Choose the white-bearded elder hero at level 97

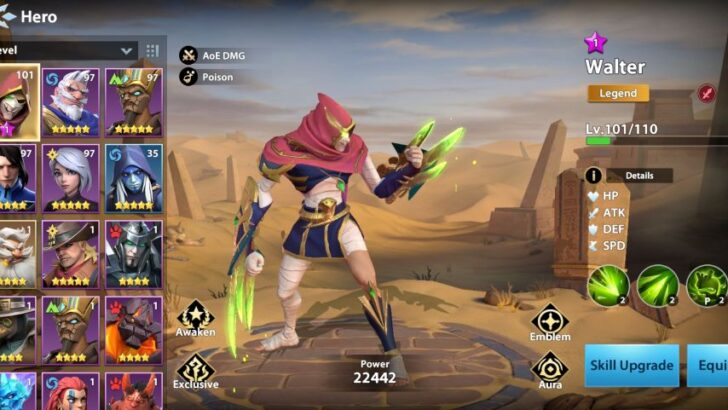(x=70, y=102)
